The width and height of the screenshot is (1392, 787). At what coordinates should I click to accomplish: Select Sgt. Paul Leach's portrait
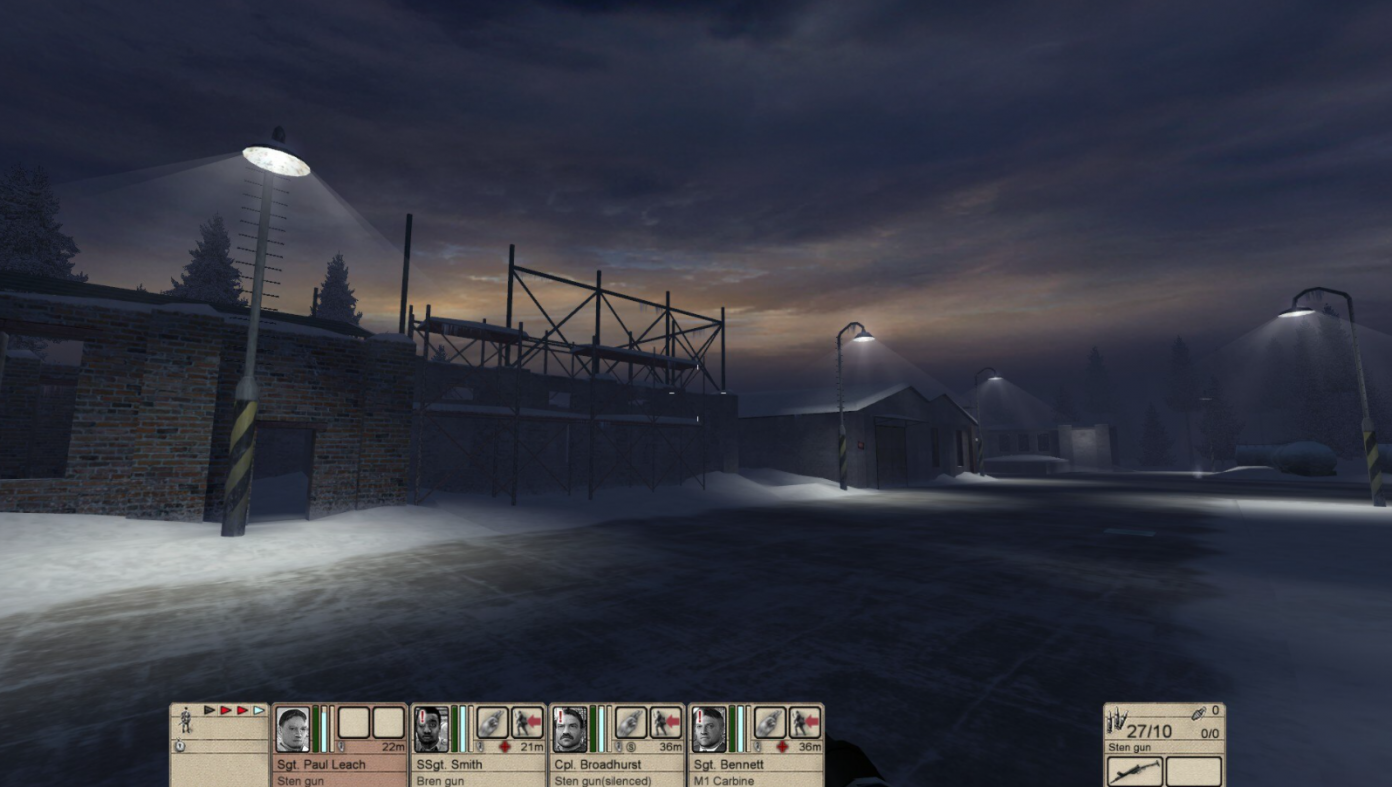293,729
